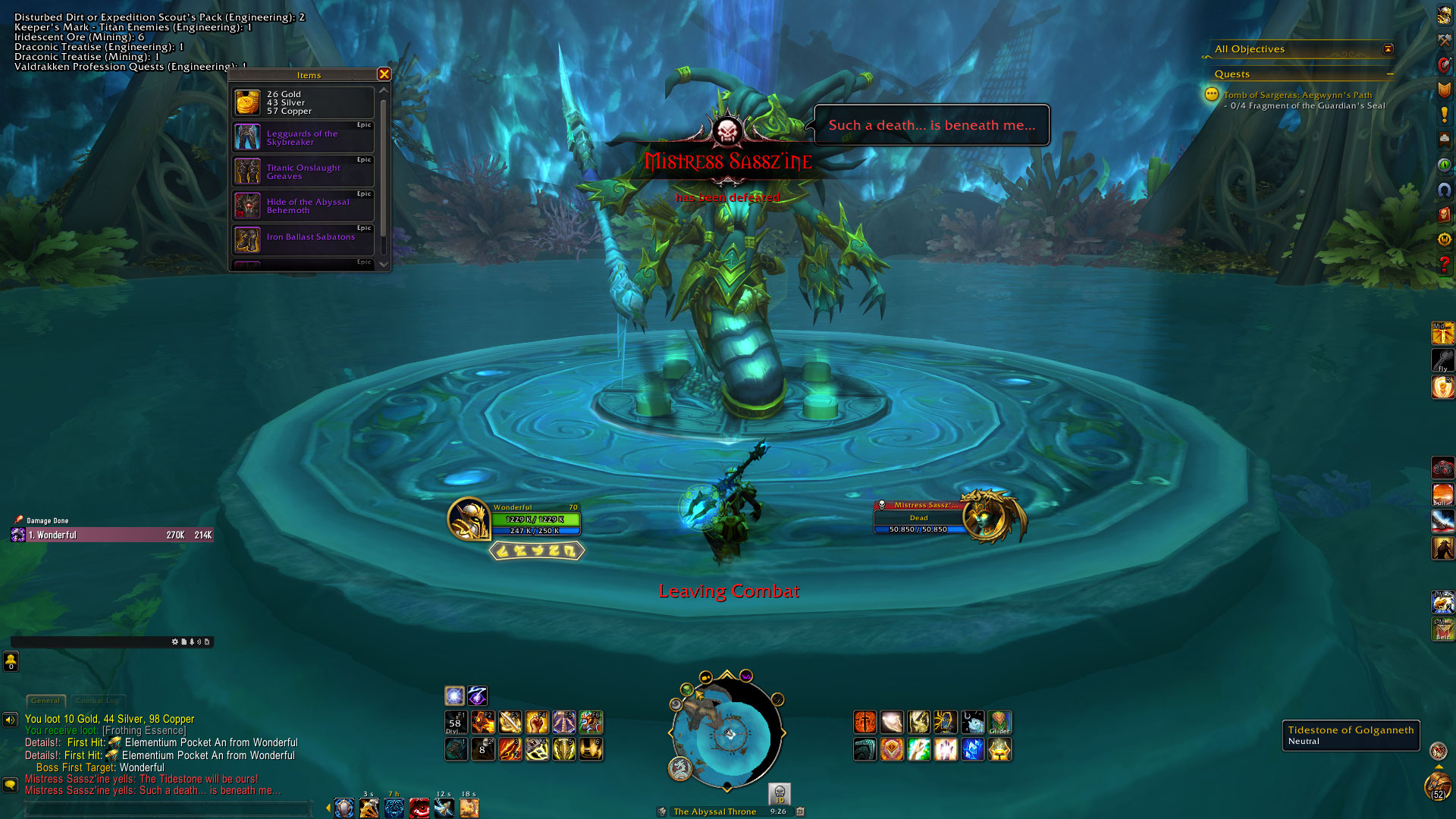This screenshot has width=1456, height=819.
Task: Click the circular minimap
Action: tap(726, 734)
